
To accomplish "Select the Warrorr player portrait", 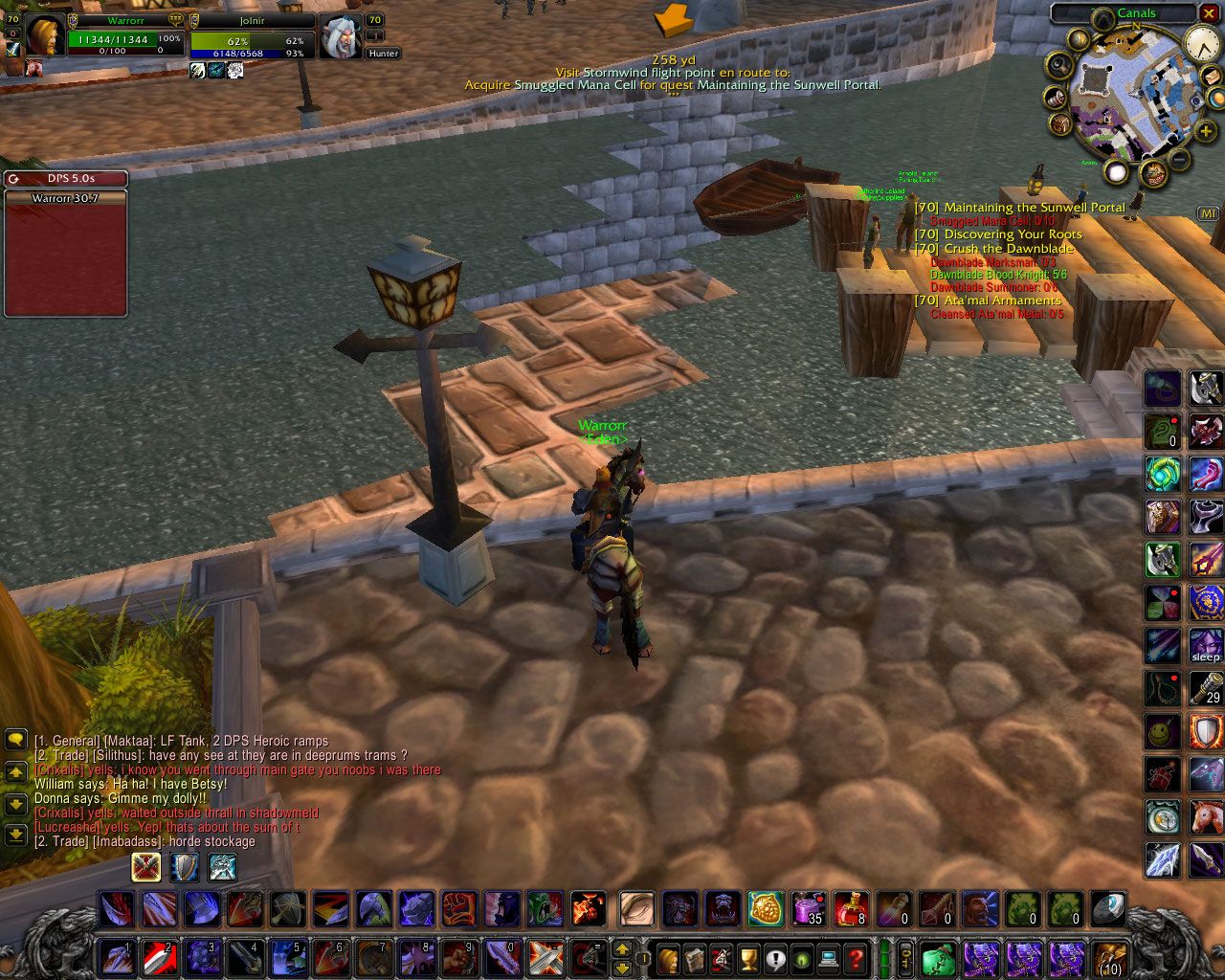I will pyautogui.click(x=43, y=36).
